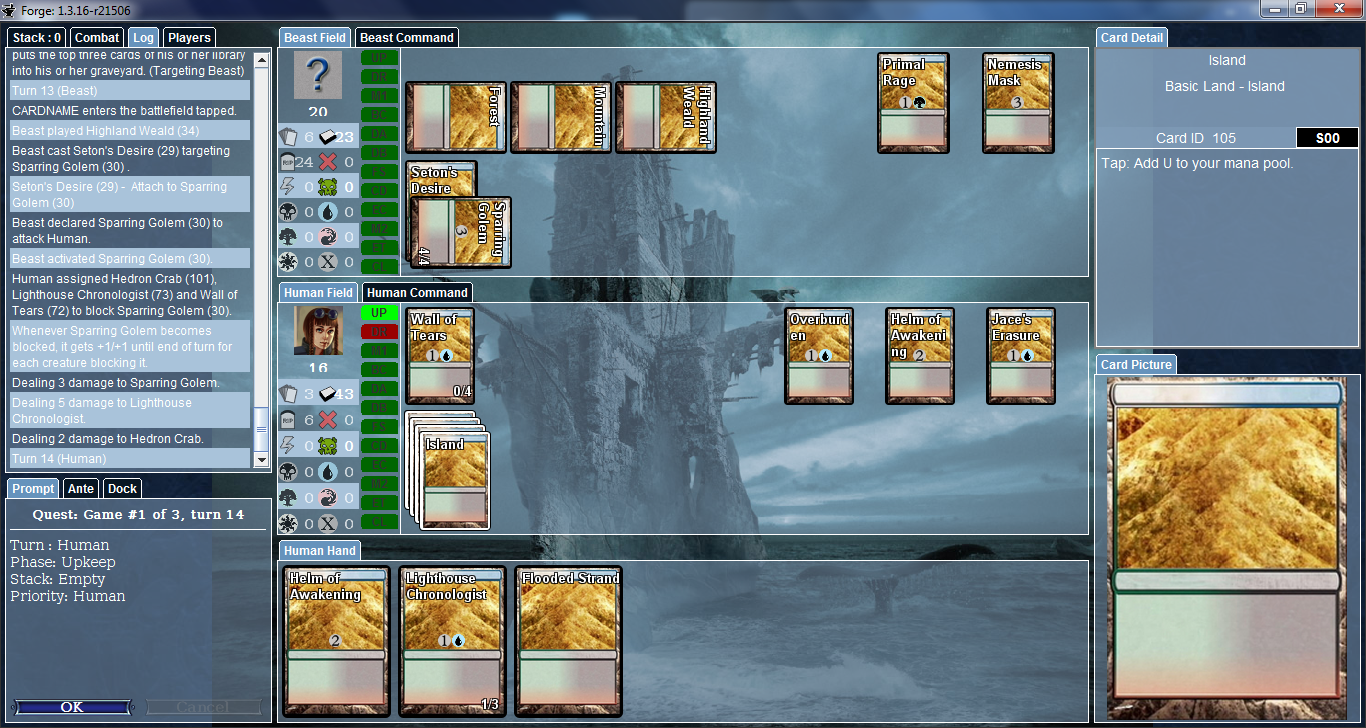Click the Overburden card on Human field

[819, 356]
